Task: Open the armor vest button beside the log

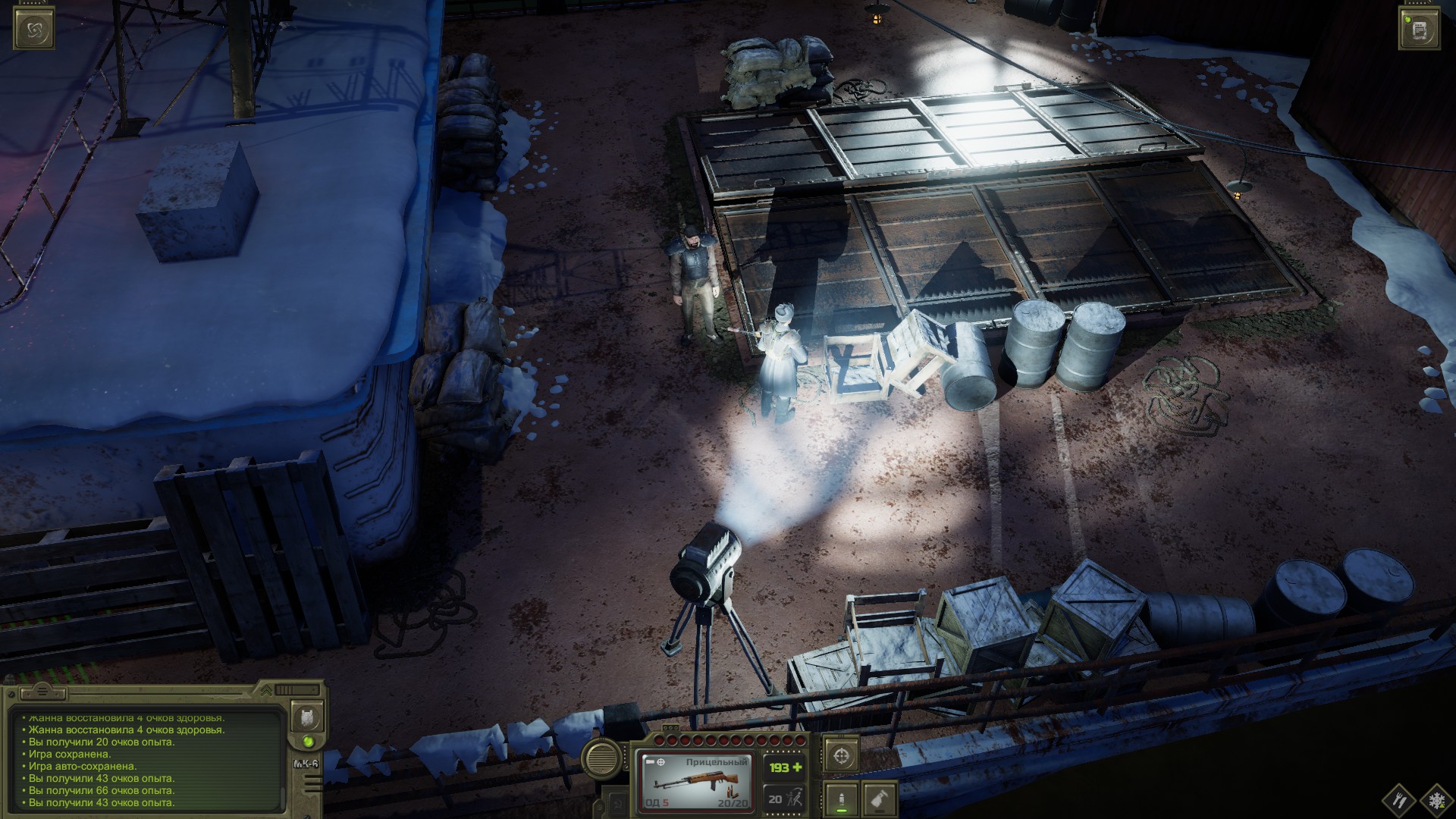Action: (309, 716)
